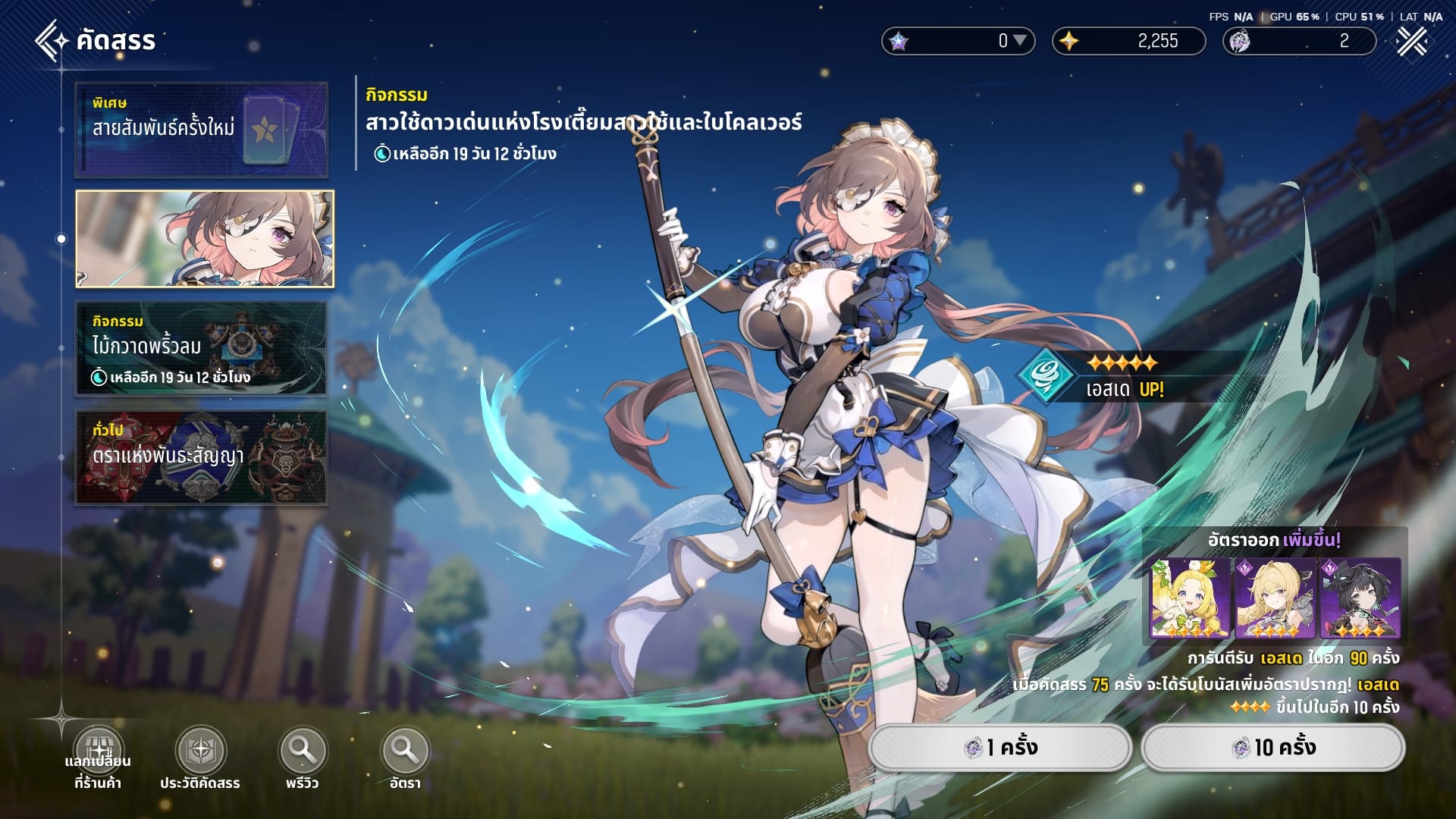
Task: Summon ten times with 10 ครั้ง button
Action: [x=1272, y=748]
